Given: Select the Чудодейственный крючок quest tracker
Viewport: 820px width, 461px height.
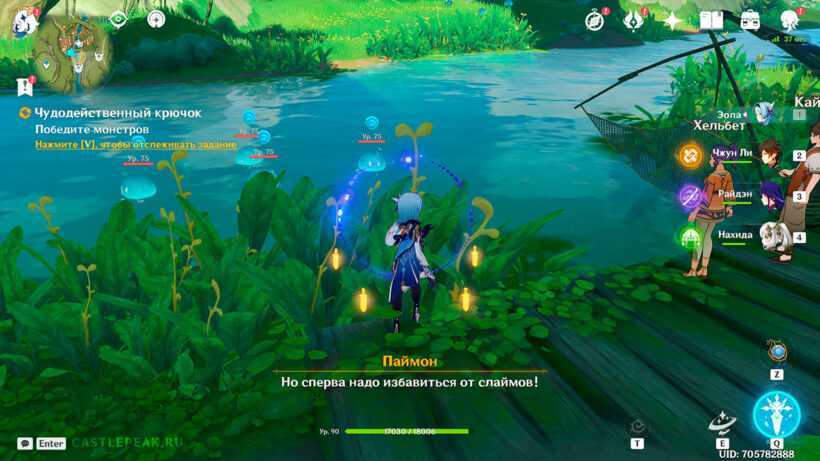Looking at the screenshot, I should click(x=118, y=113).
